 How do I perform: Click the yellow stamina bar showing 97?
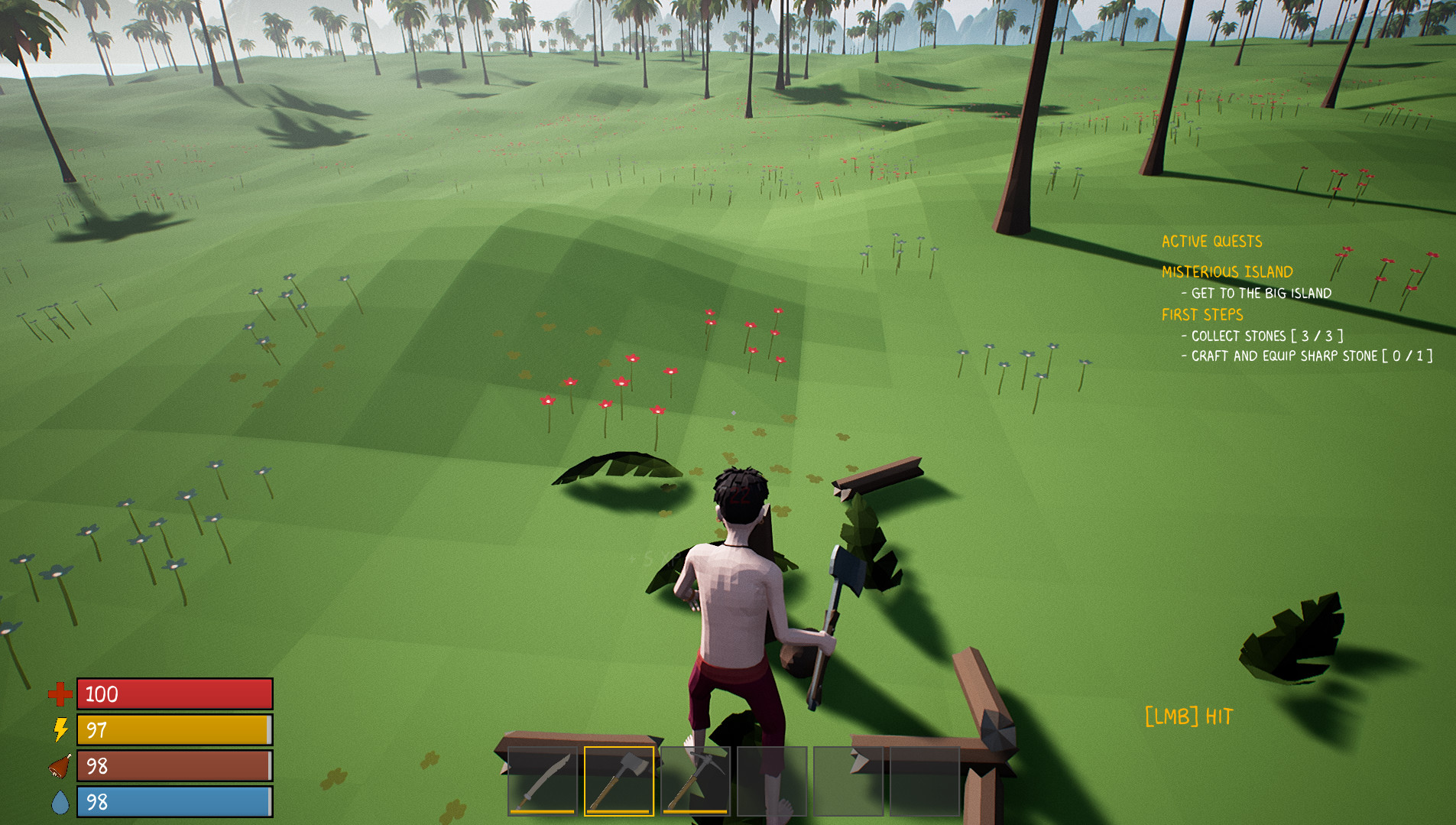[x=174, y=730]
